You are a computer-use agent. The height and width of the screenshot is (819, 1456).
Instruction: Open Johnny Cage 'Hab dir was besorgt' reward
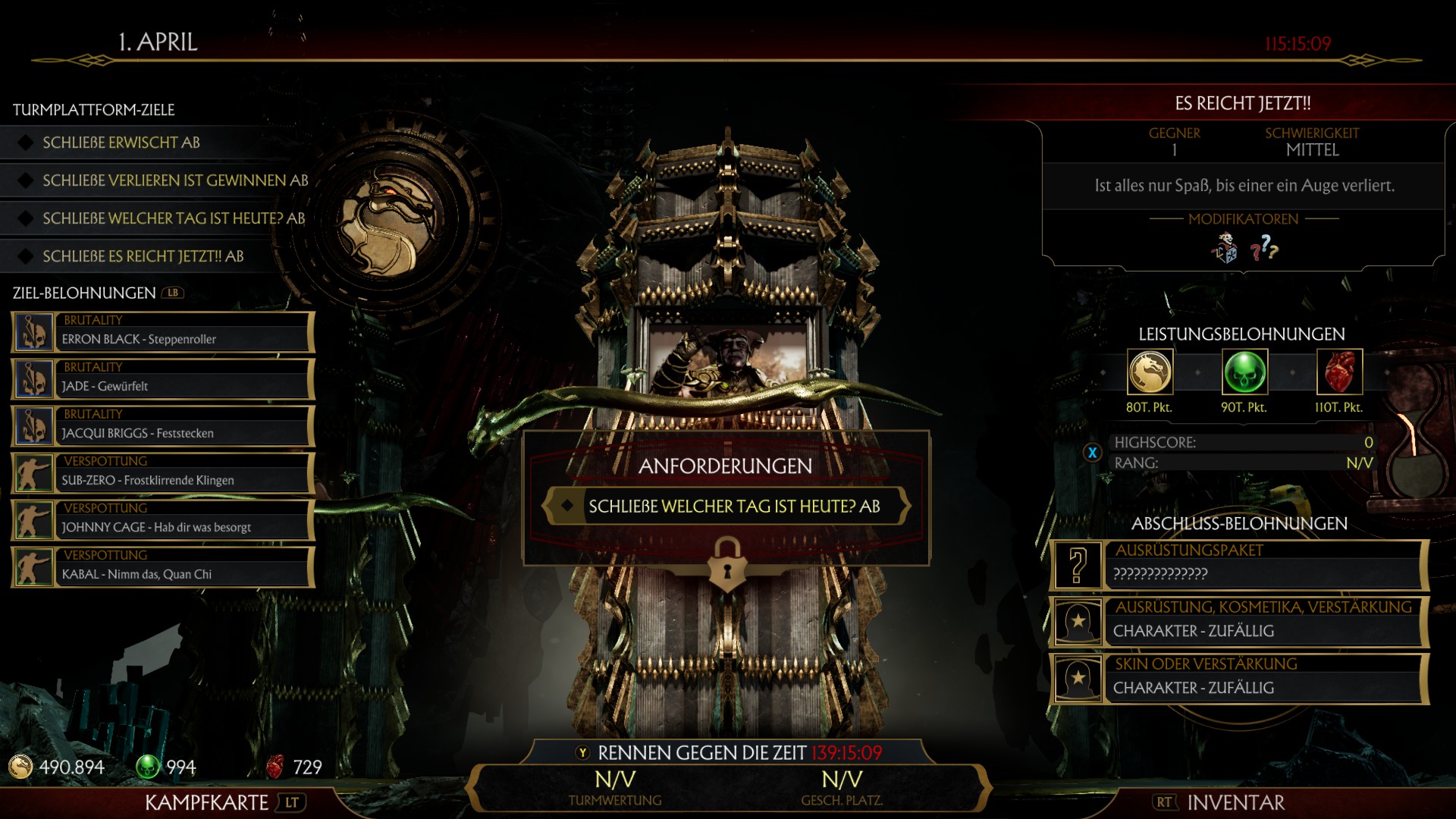163,521
